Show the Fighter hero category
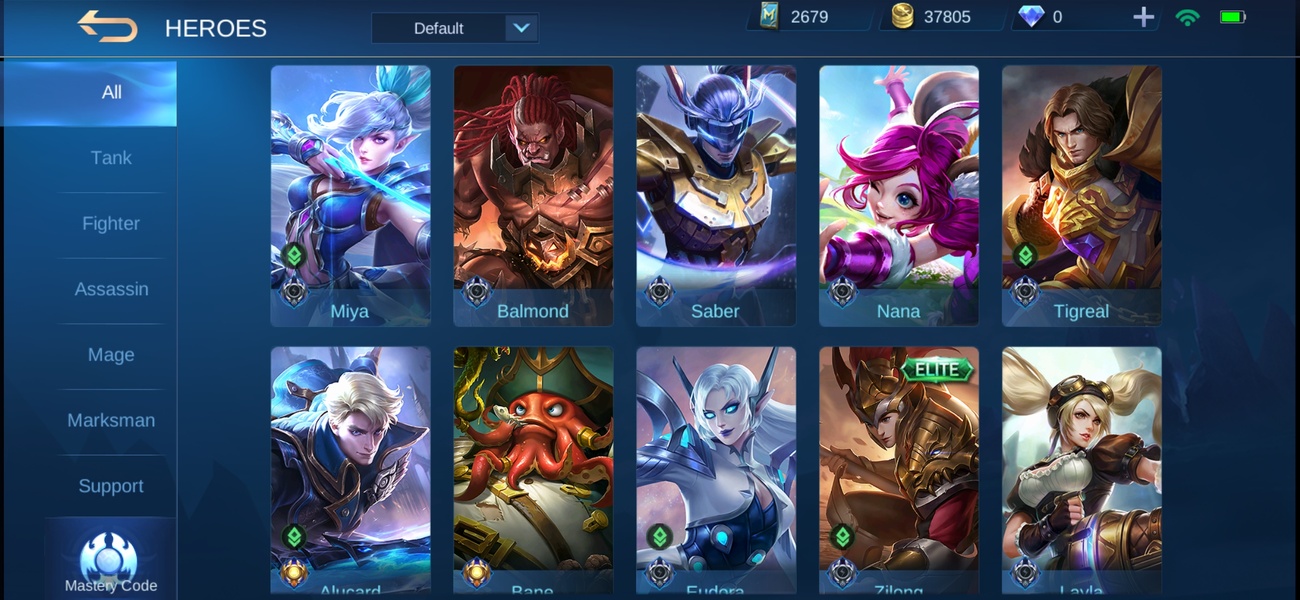 111,224
